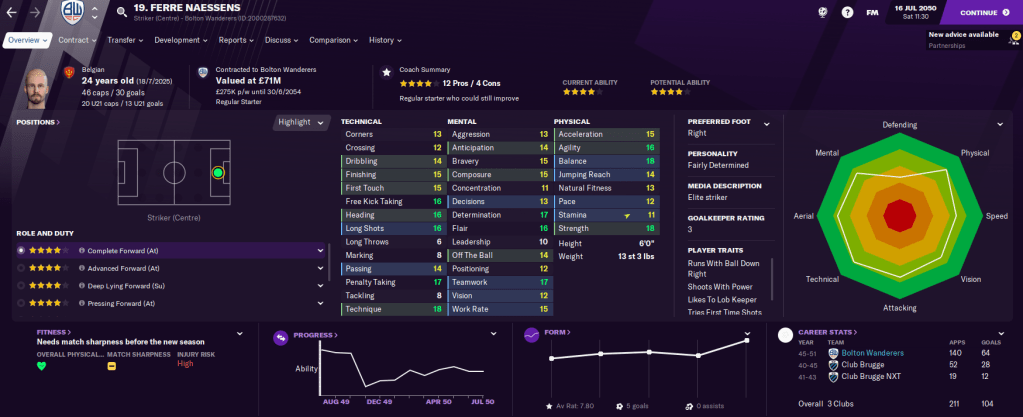Viewport: 1023px width, 417px height.
Task: Open the Positions section header
Action: tap(37, 122)
